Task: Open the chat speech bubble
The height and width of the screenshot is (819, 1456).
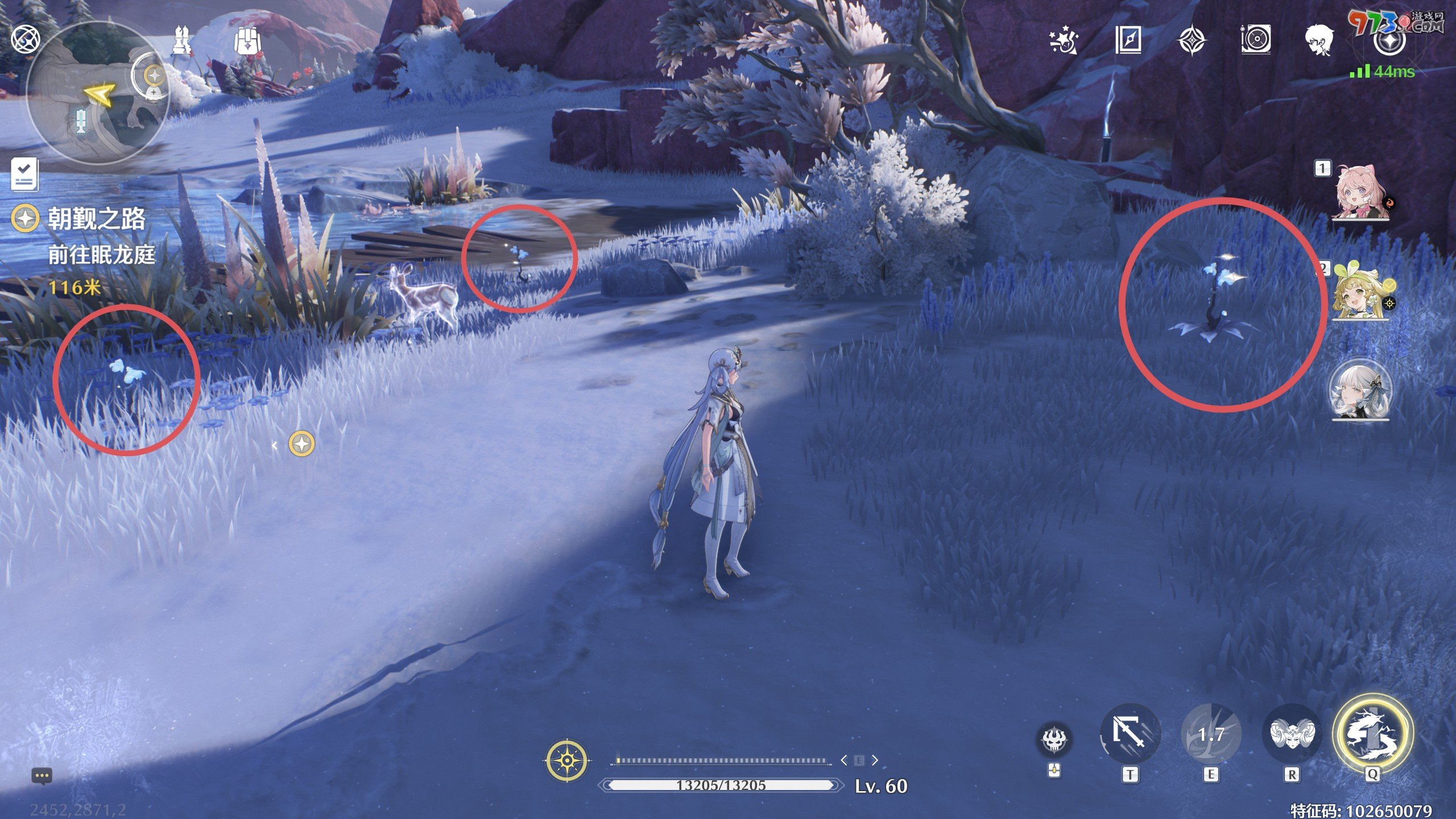Action: pyautogui.click(x=42, y=776)
